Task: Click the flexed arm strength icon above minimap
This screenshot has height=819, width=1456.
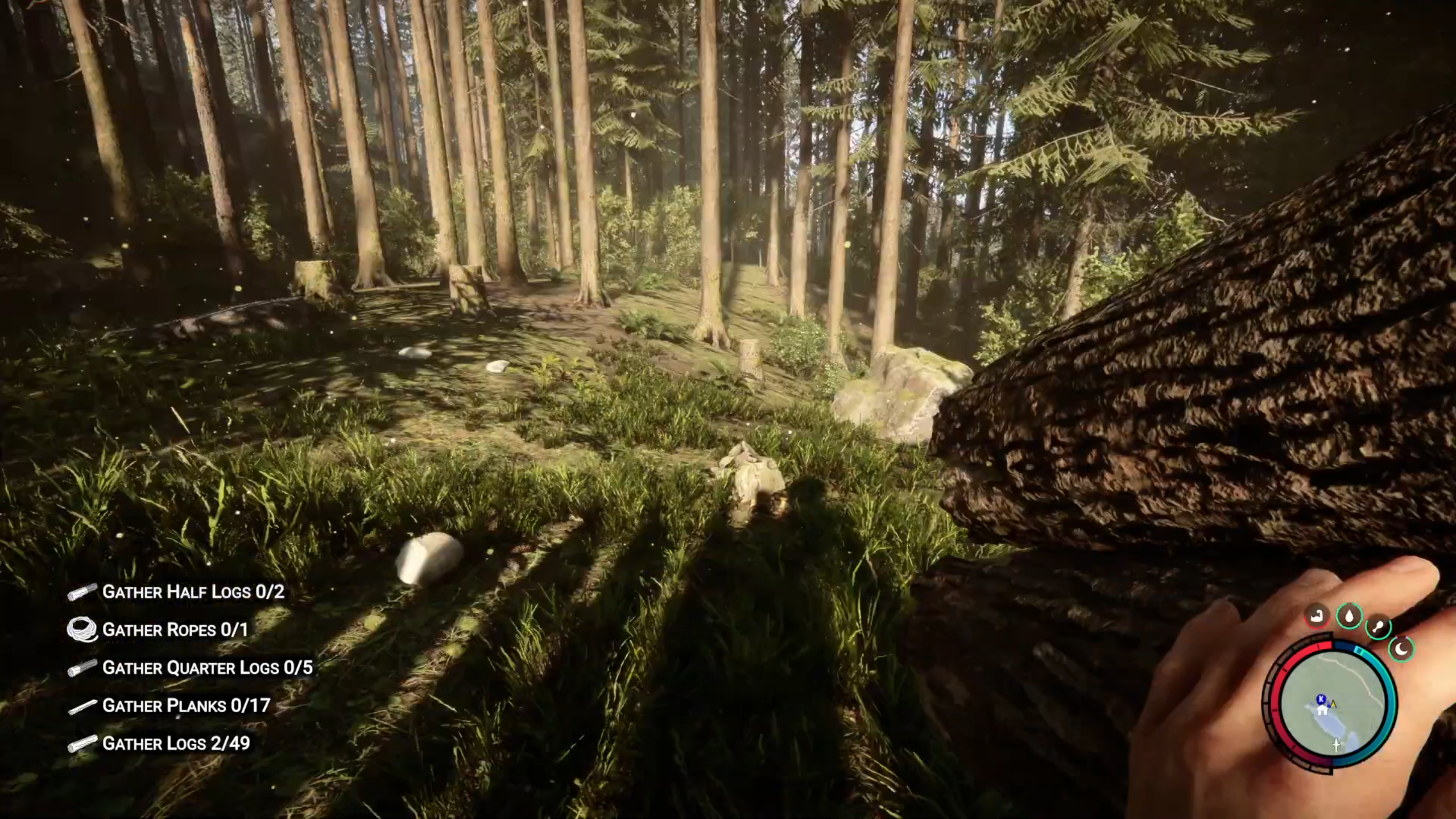Action: (x=1317, y=617)
